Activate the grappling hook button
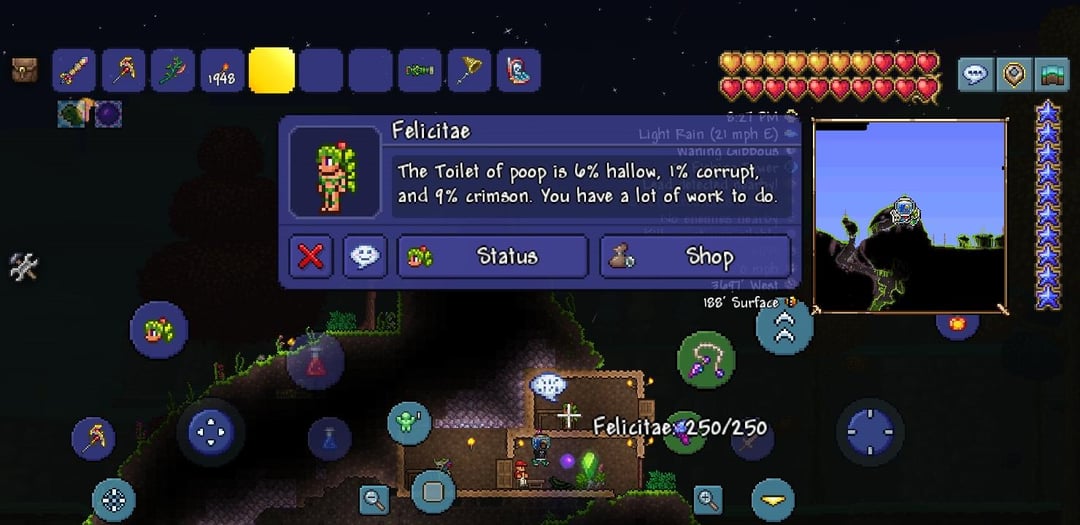The height and width of the screenshot is (525, 1080). pyautogui.click(x=706, y=360)
